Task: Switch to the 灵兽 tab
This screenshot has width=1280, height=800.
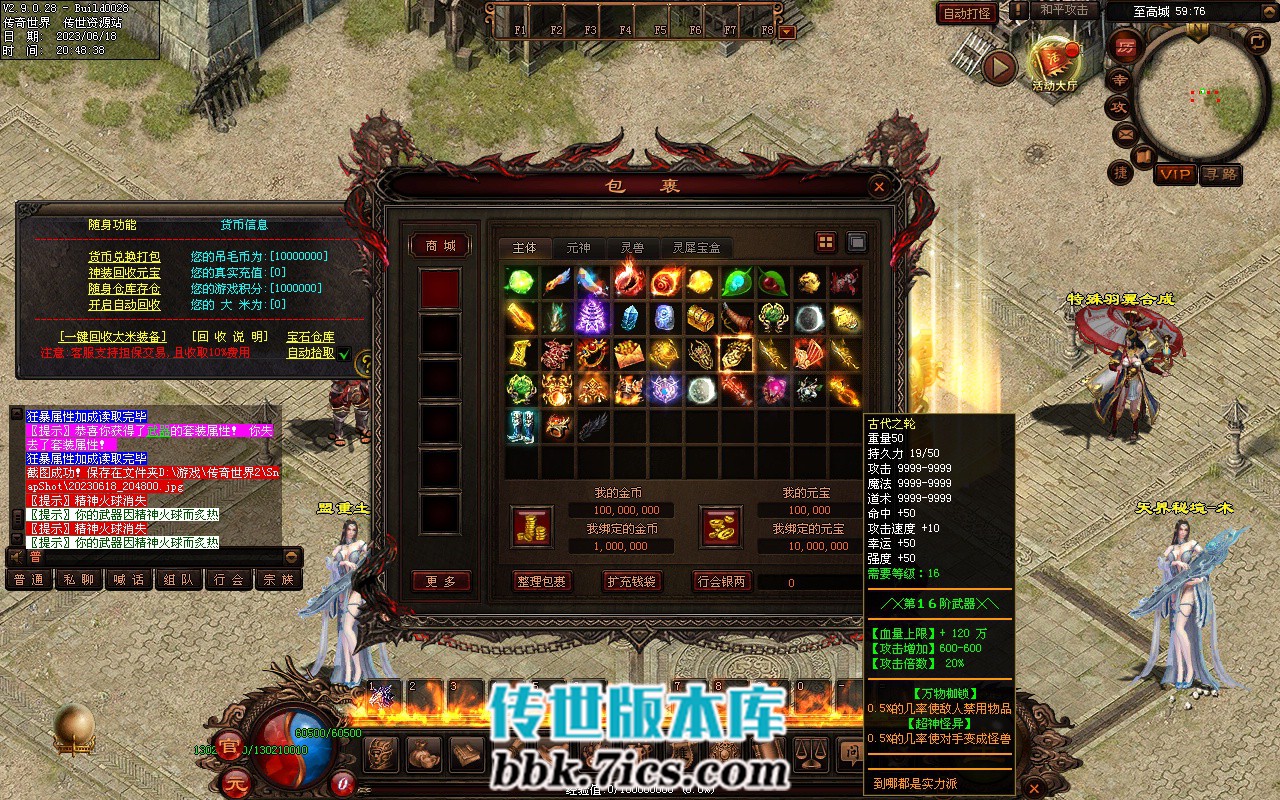Action: [x=631, y=247]
